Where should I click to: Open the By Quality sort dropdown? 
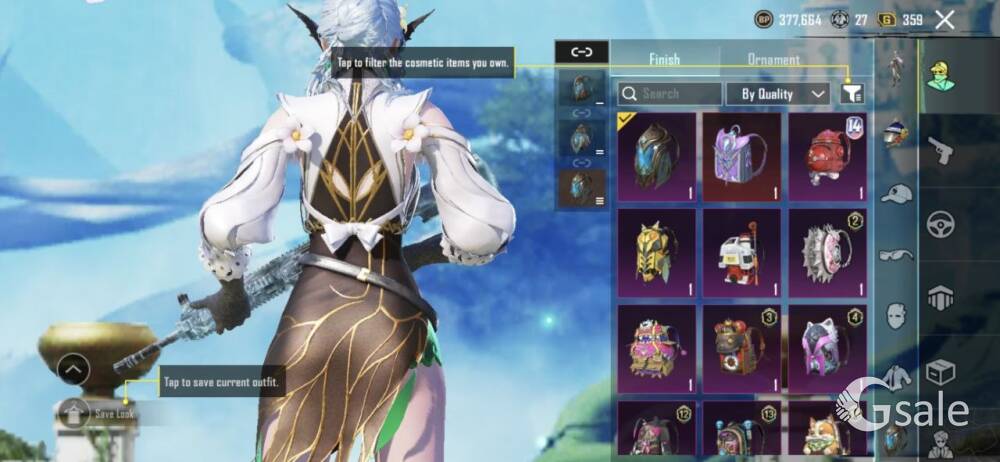tap(777, 94)
